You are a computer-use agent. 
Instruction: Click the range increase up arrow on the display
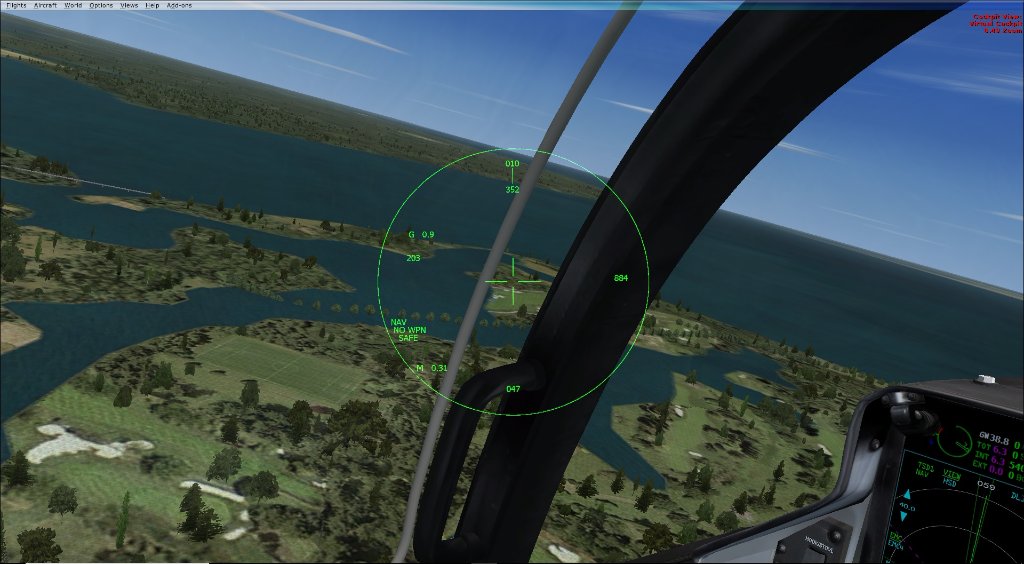coord(909,494)
